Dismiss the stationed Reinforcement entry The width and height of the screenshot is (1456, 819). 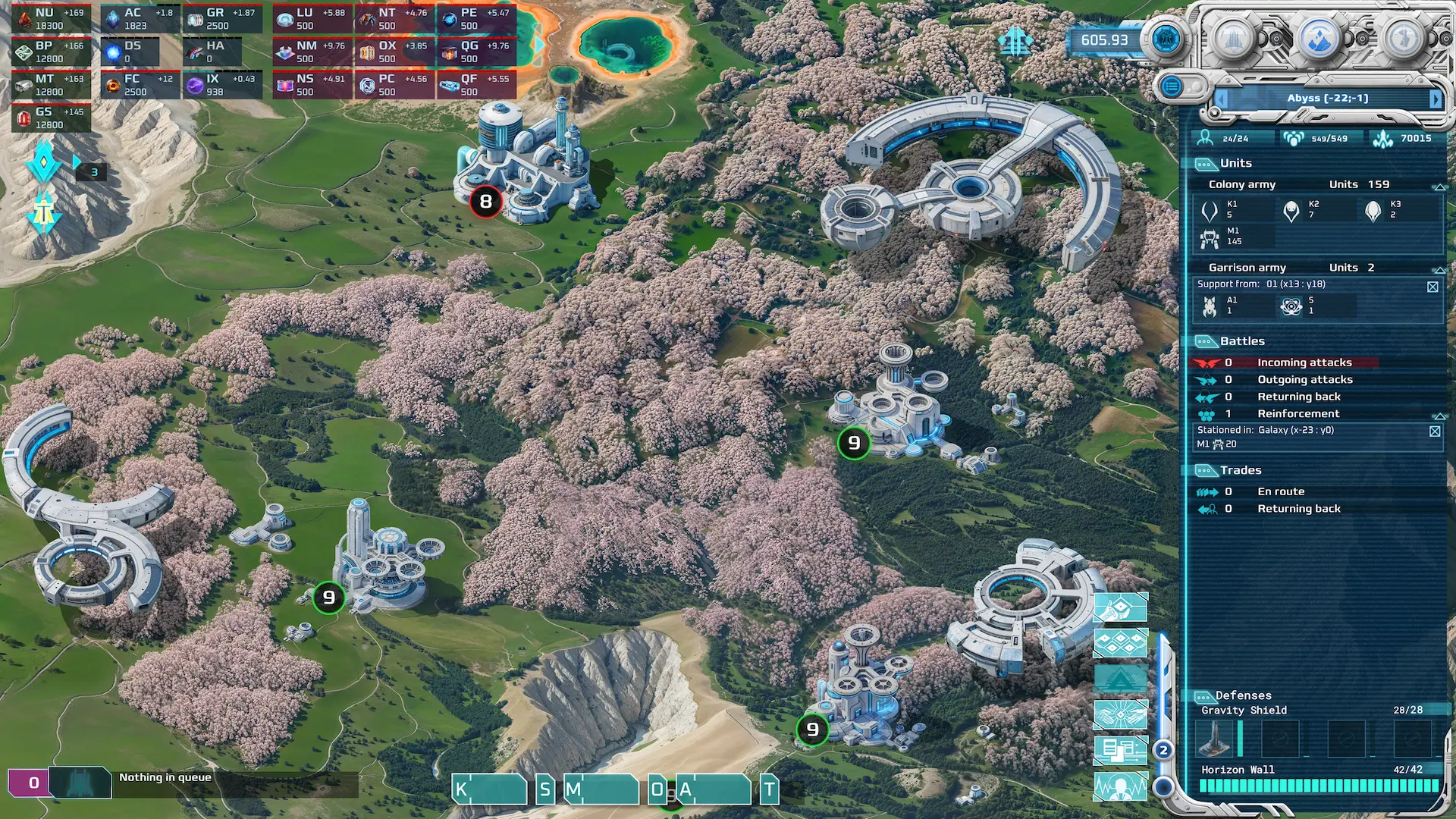point(1435,431)
